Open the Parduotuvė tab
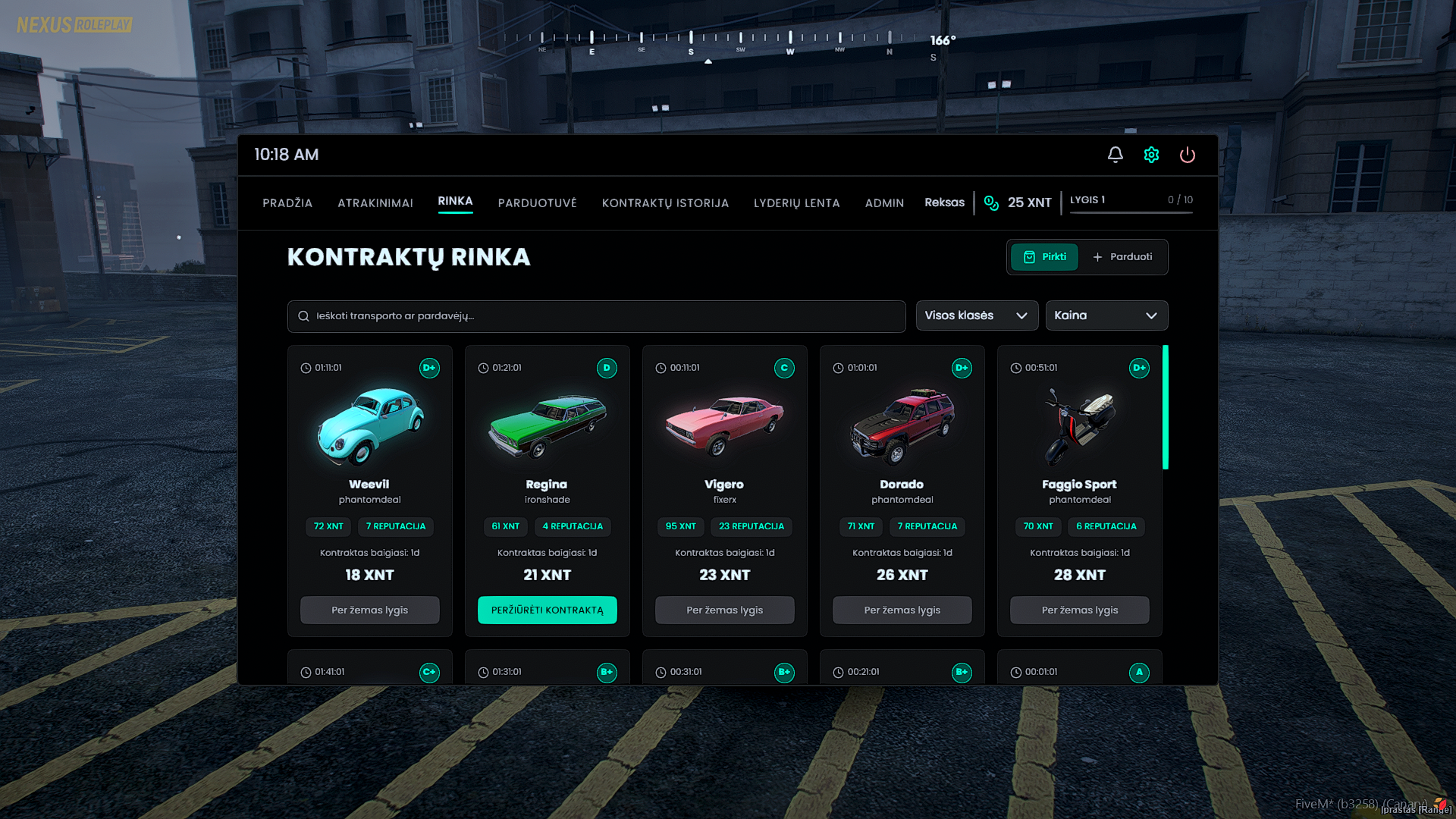The image size is (1456, 819). click(x=537, y=203)
